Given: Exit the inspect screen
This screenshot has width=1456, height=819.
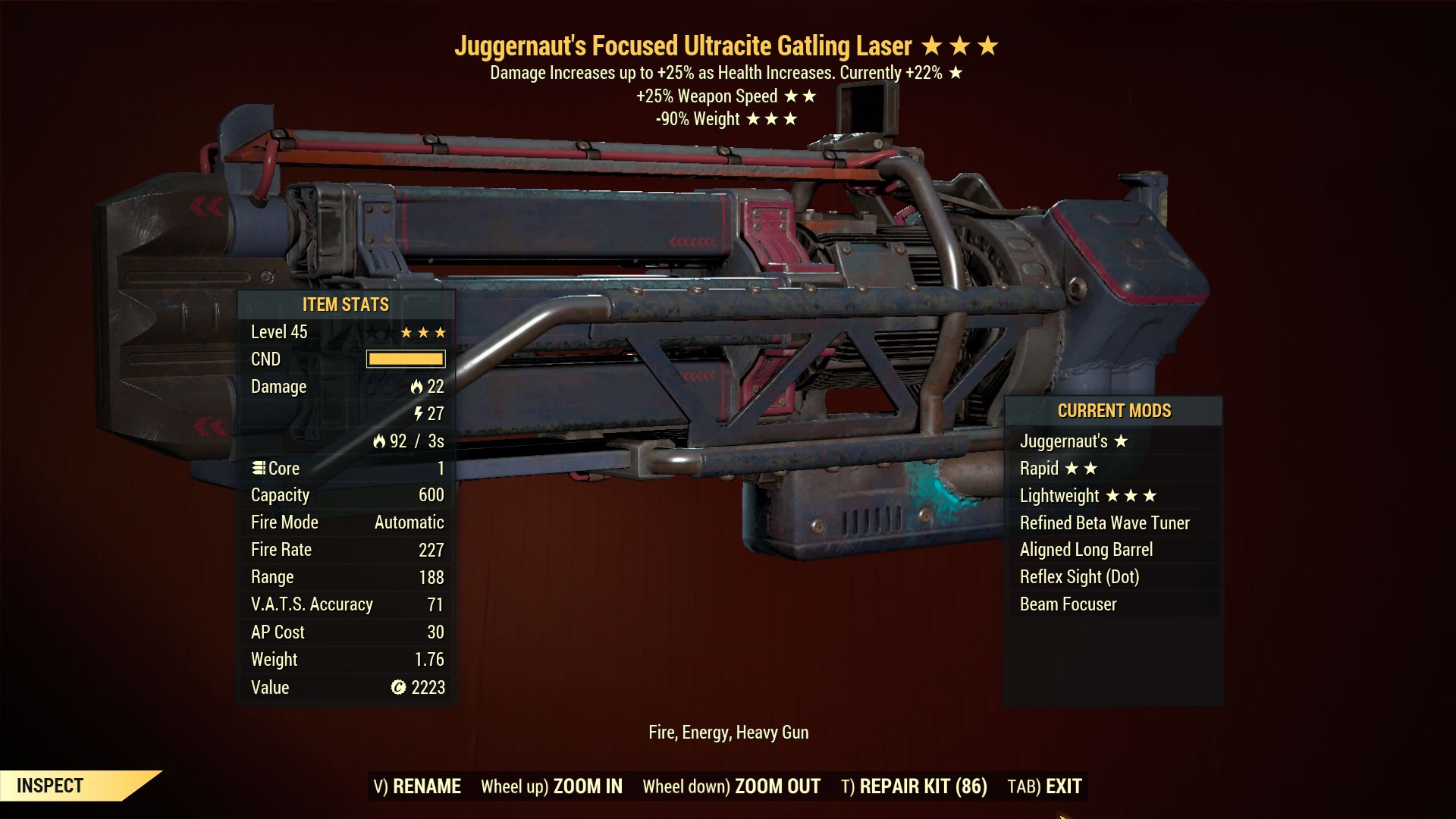Looking at the screenshot, I should [x=1044, y=786].
